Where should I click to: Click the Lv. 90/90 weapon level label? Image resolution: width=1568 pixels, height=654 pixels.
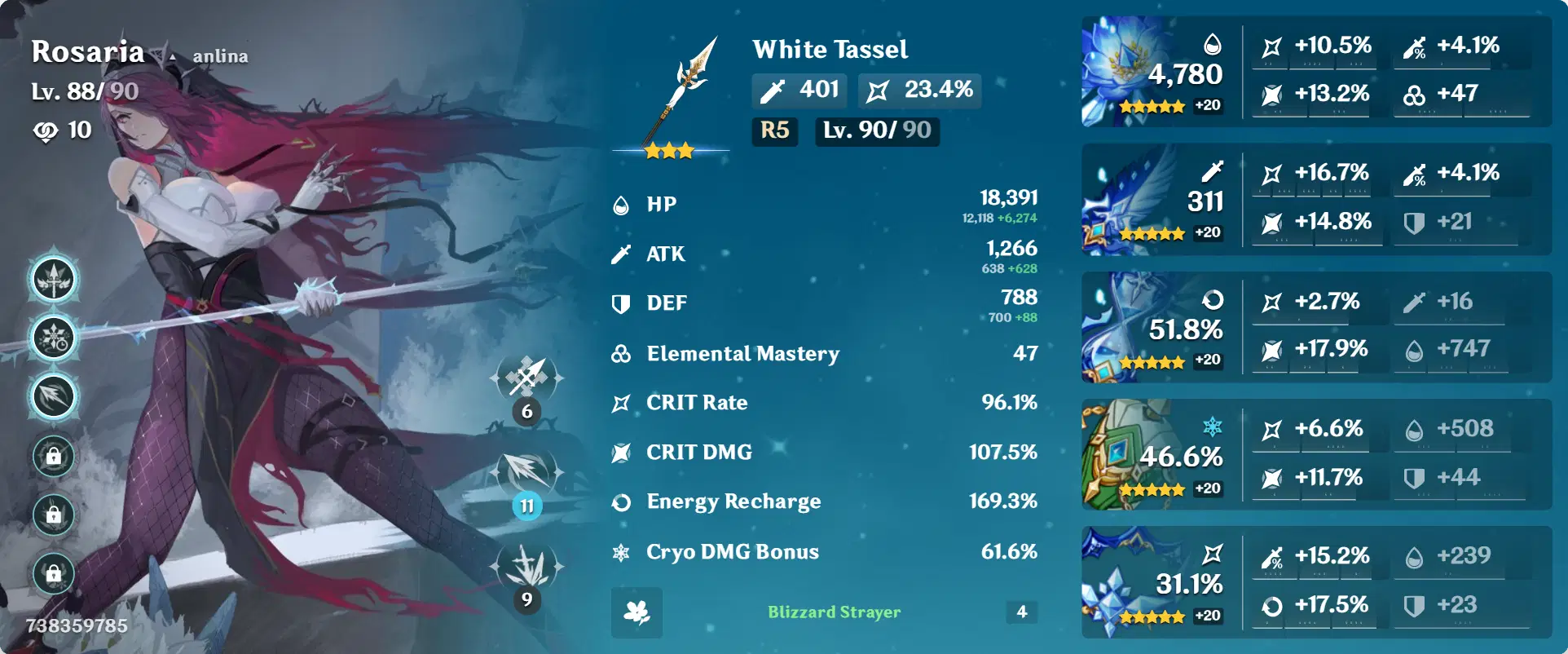876,131
